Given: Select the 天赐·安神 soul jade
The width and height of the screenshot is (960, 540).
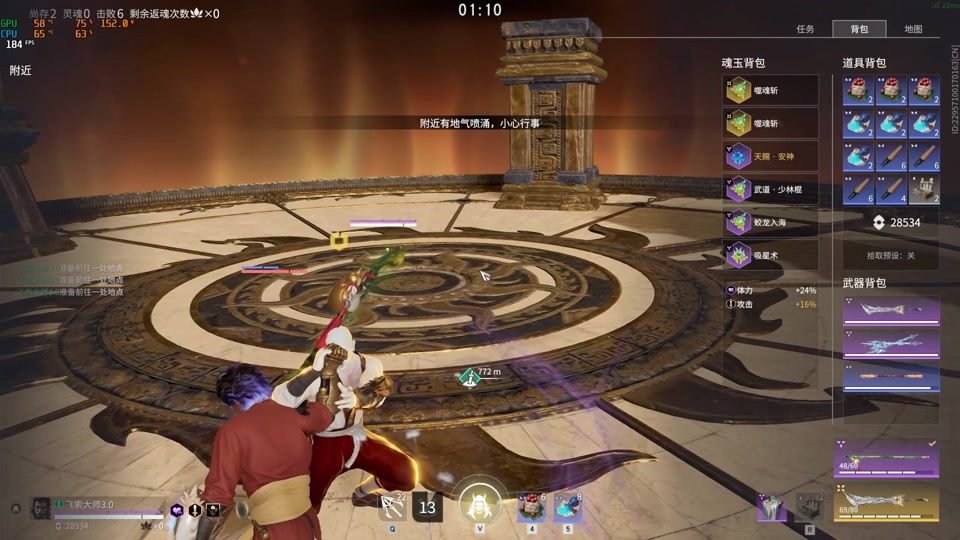Looking at the screenshot, I should 770,156.
